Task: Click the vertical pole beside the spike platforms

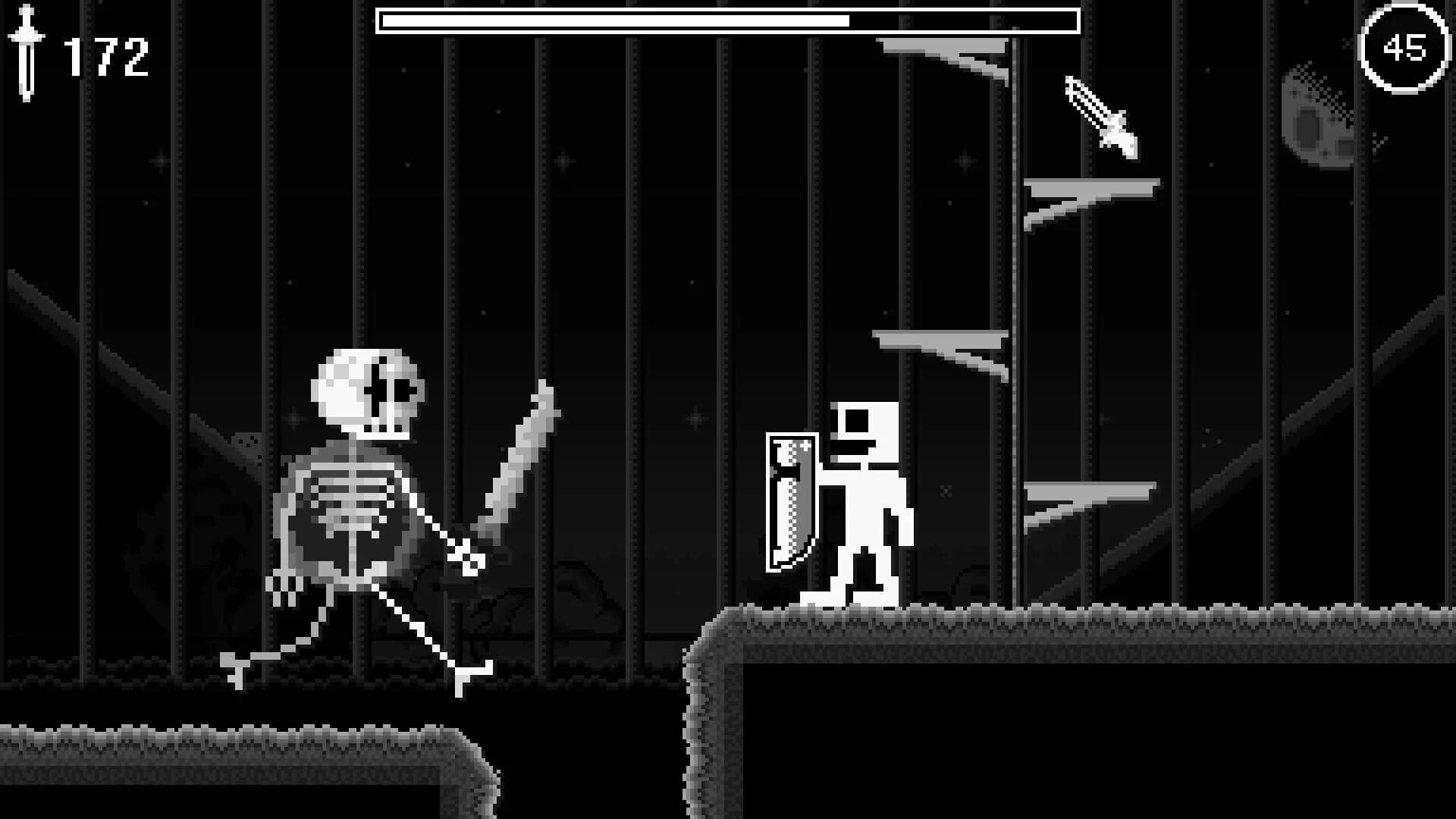Action: [1014, 303]
